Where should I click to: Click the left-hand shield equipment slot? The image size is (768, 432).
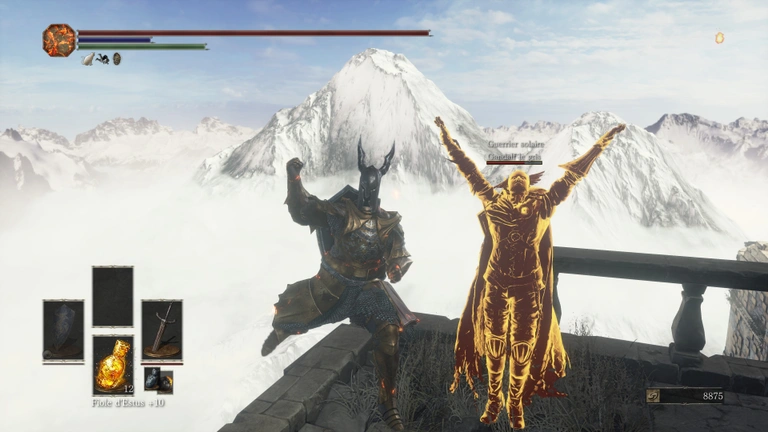tap(63, 330)
